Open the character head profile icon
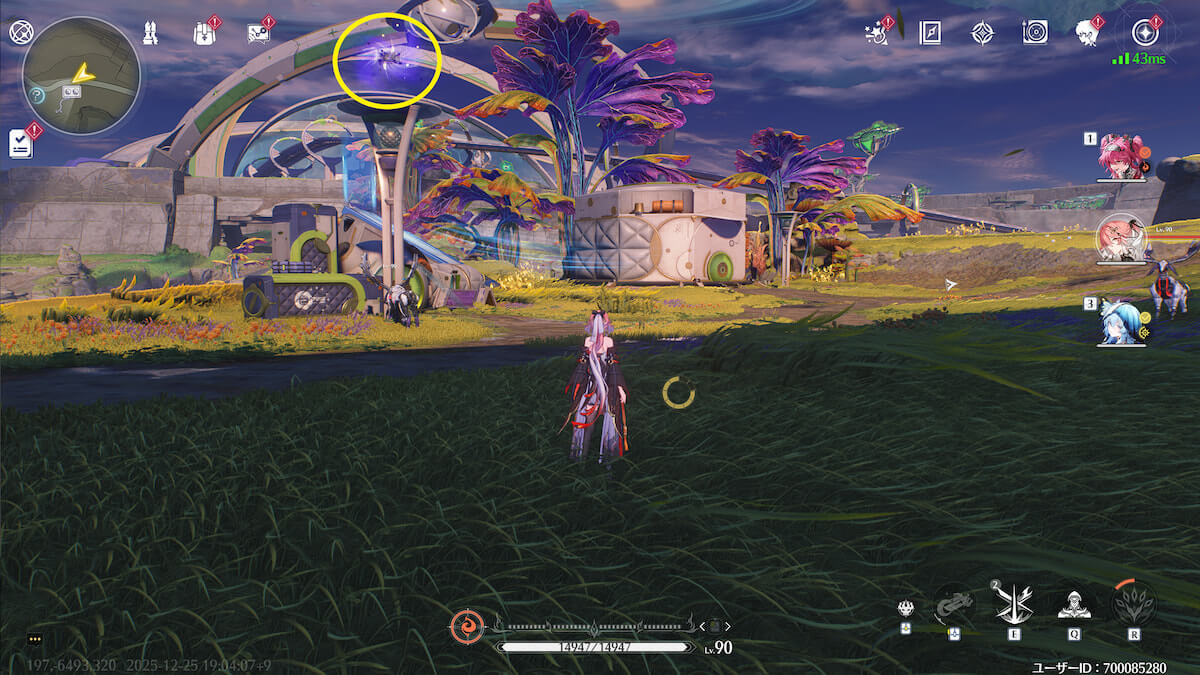The image size is (1200, 675). point(1087,32)
